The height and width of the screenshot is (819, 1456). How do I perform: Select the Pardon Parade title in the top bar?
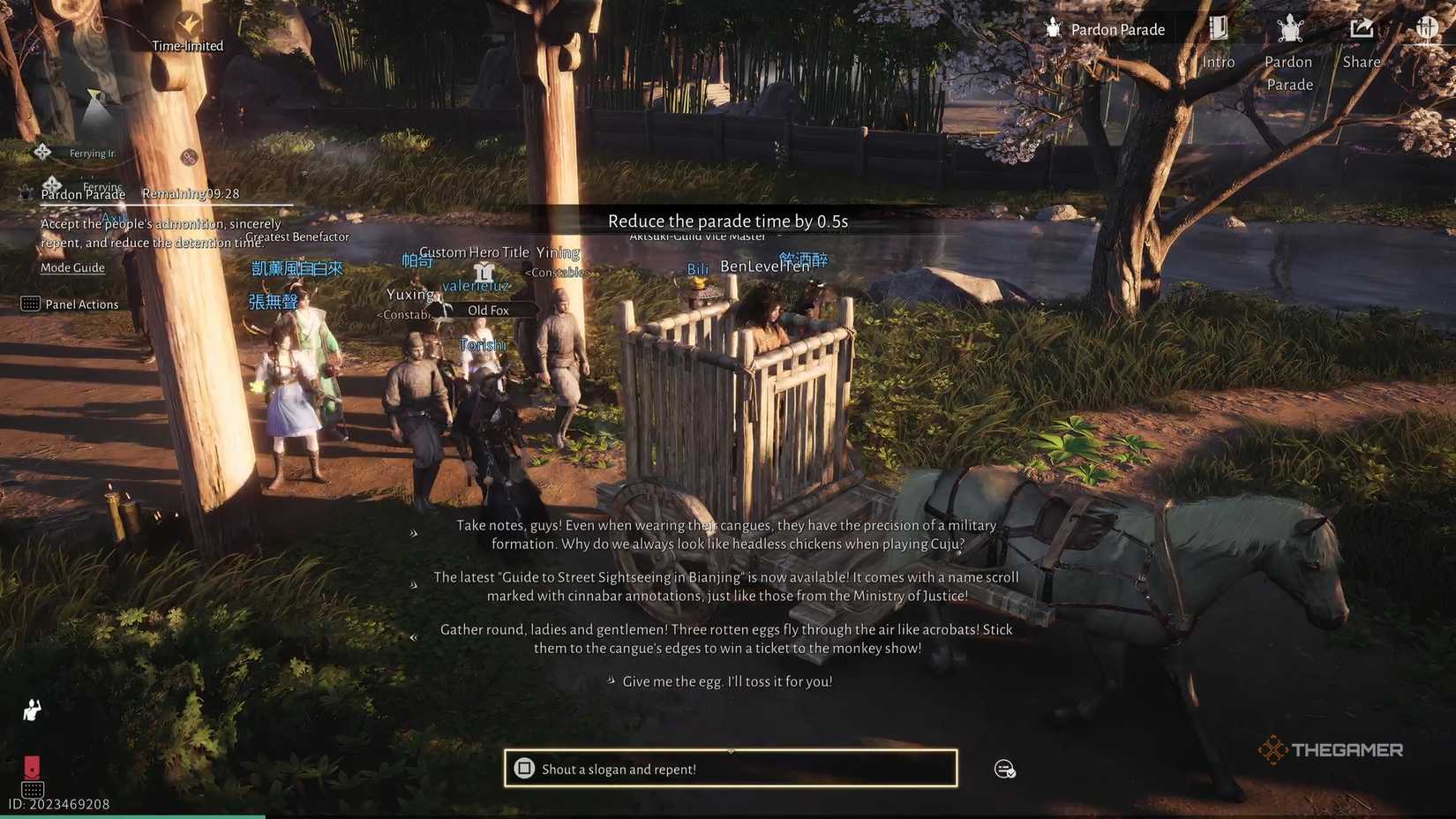click(1117, 29)
